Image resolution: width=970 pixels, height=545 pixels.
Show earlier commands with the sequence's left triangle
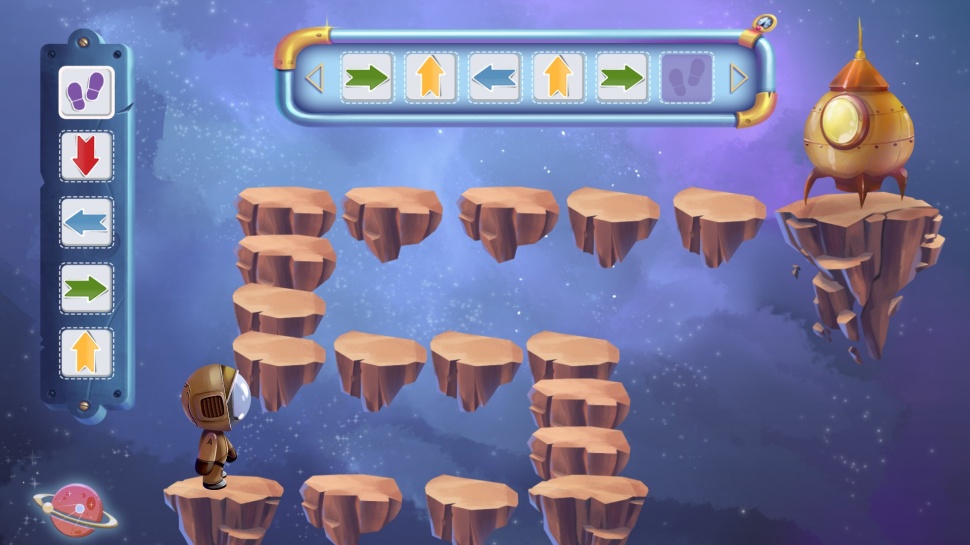[314, 78]
